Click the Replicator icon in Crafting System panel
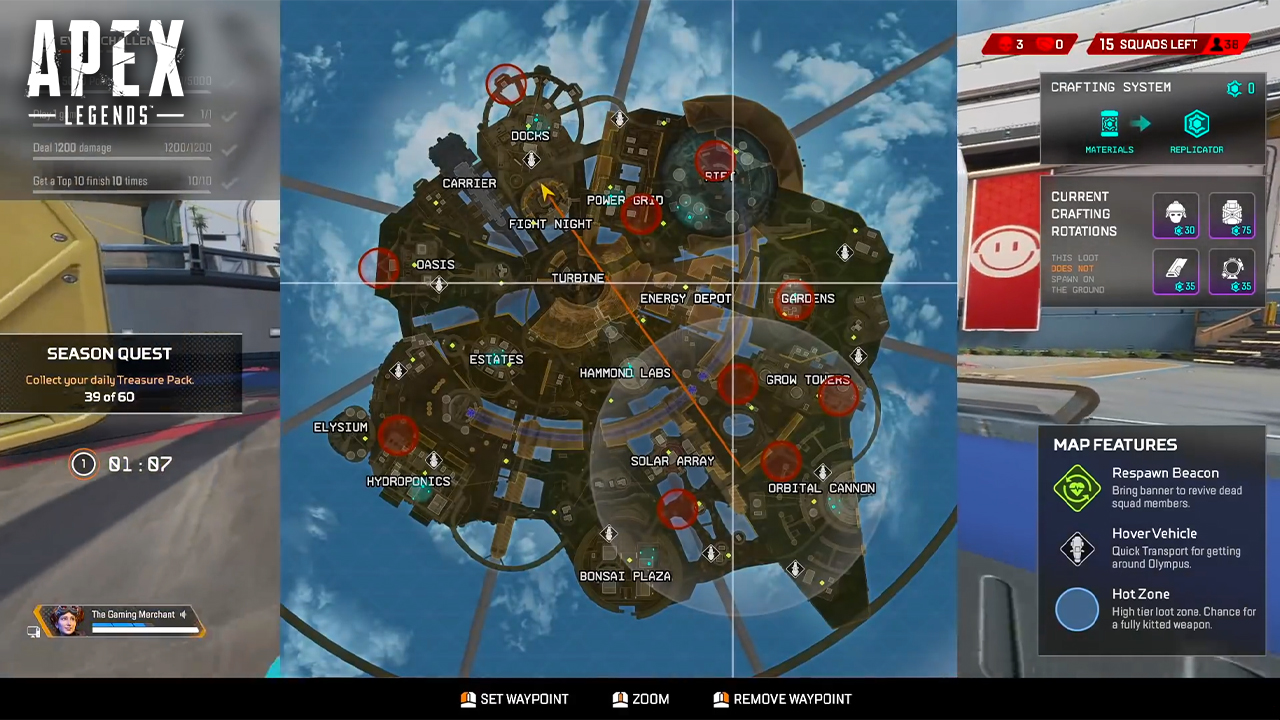This screenshot has width=1280, height=720. [x=1196, y=123]
